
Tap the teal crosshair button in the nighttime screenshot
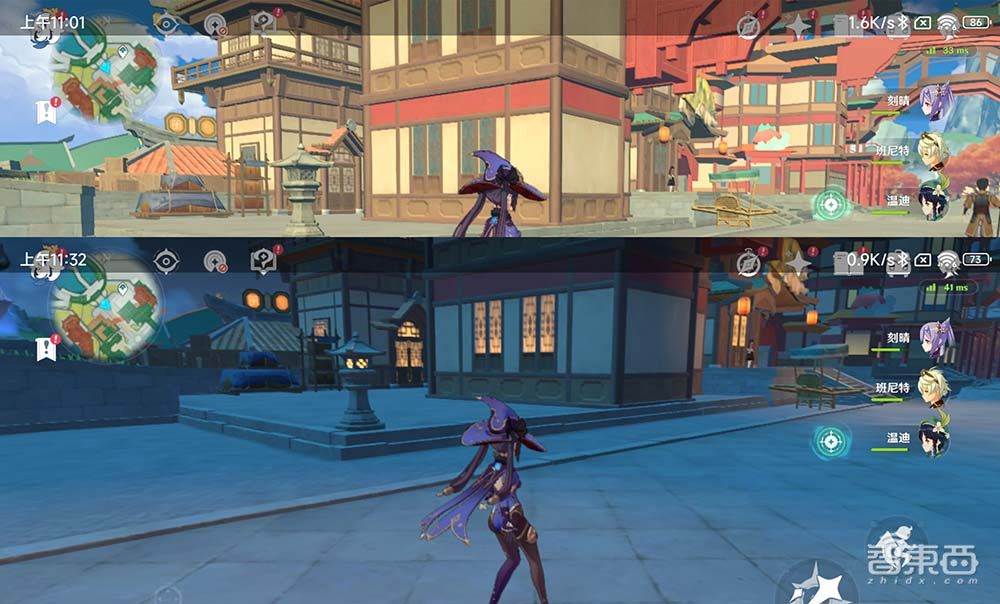829,440
